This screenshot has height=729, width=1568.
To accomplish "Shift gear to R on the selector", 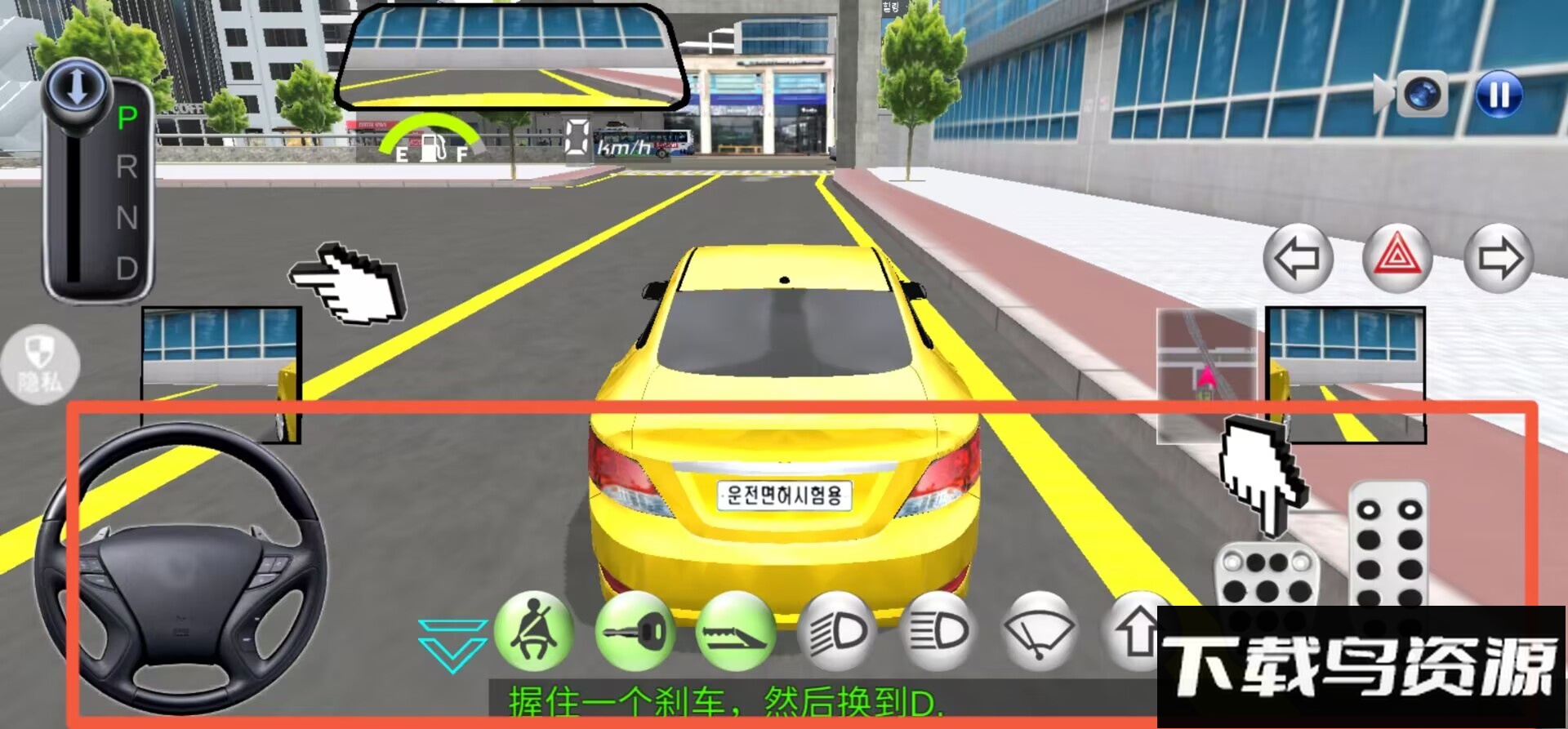I will pyautogui.click(x=127, y=167).
